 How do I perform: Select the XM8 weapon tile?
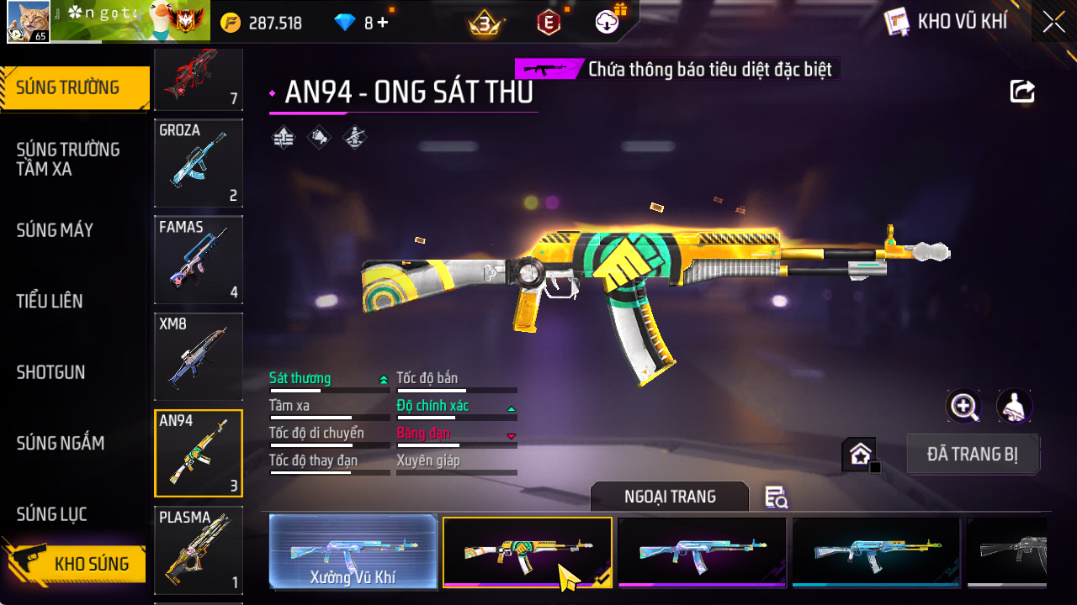pyautogui.click(x=198, y=357)
